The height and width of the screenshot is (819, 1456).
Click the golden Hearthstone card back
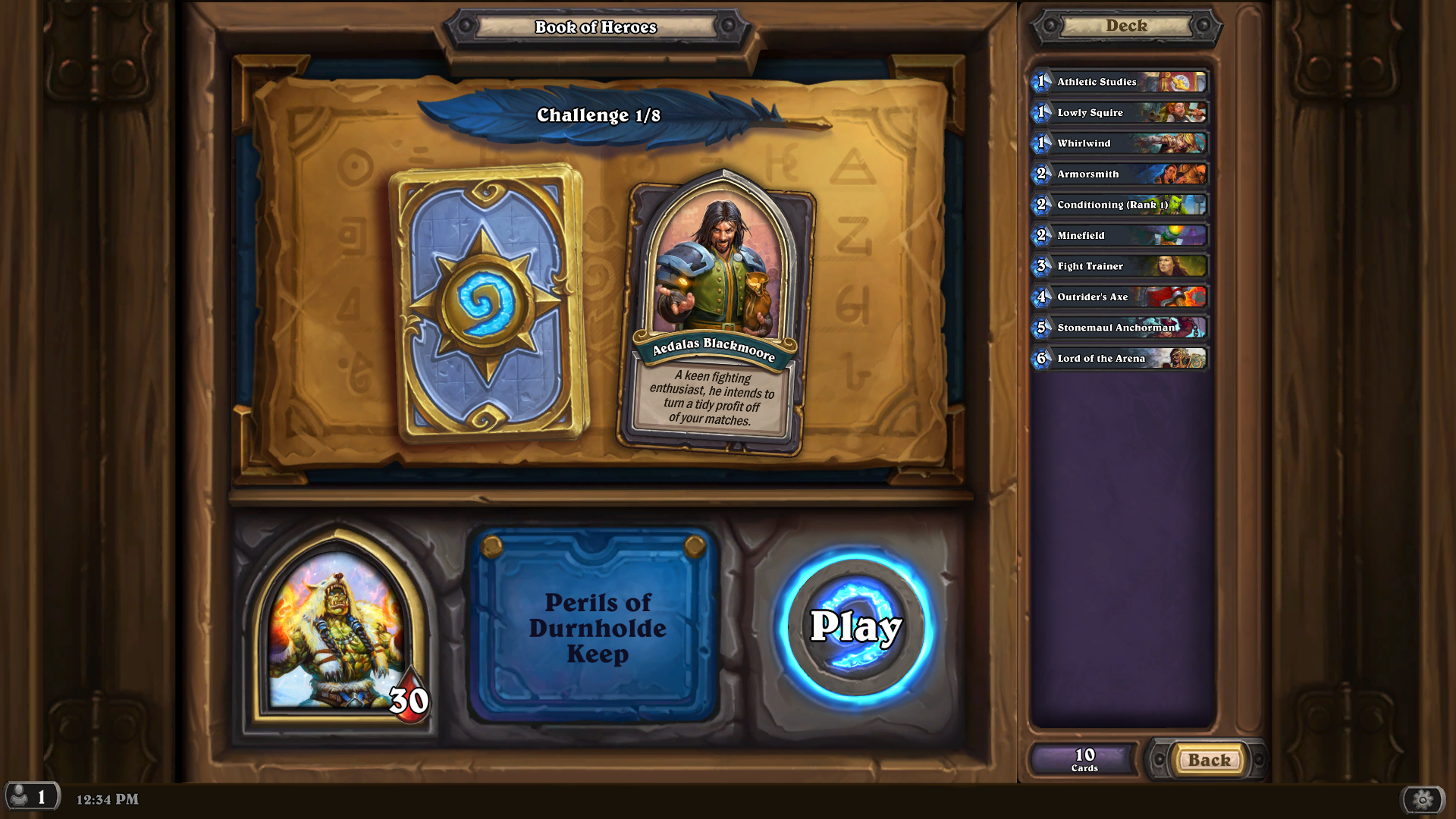point(483,301)
